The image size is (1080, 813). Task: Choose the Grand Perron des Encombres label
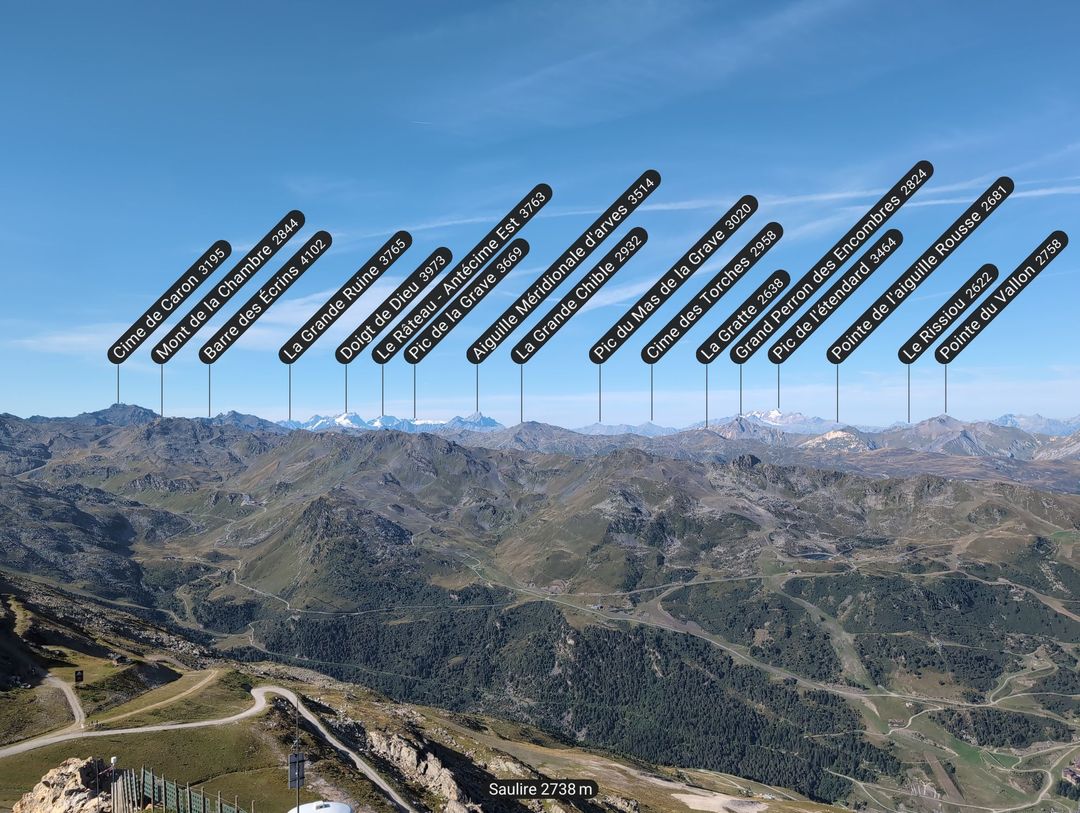[831, 262]
